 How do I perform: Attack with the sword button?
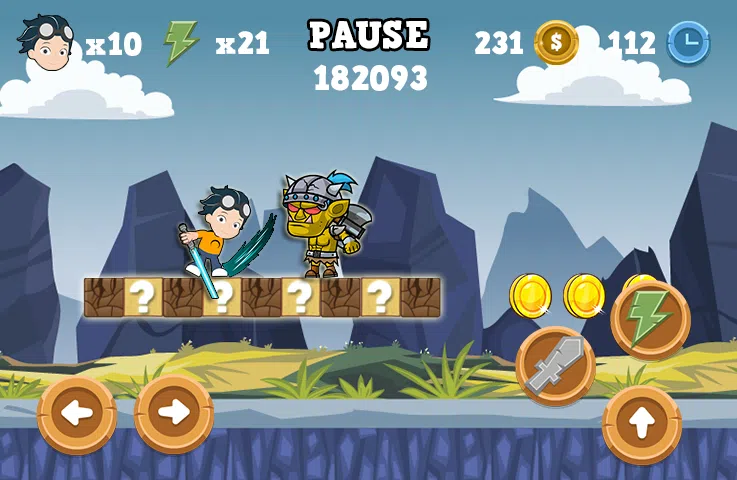pos(556,366)
